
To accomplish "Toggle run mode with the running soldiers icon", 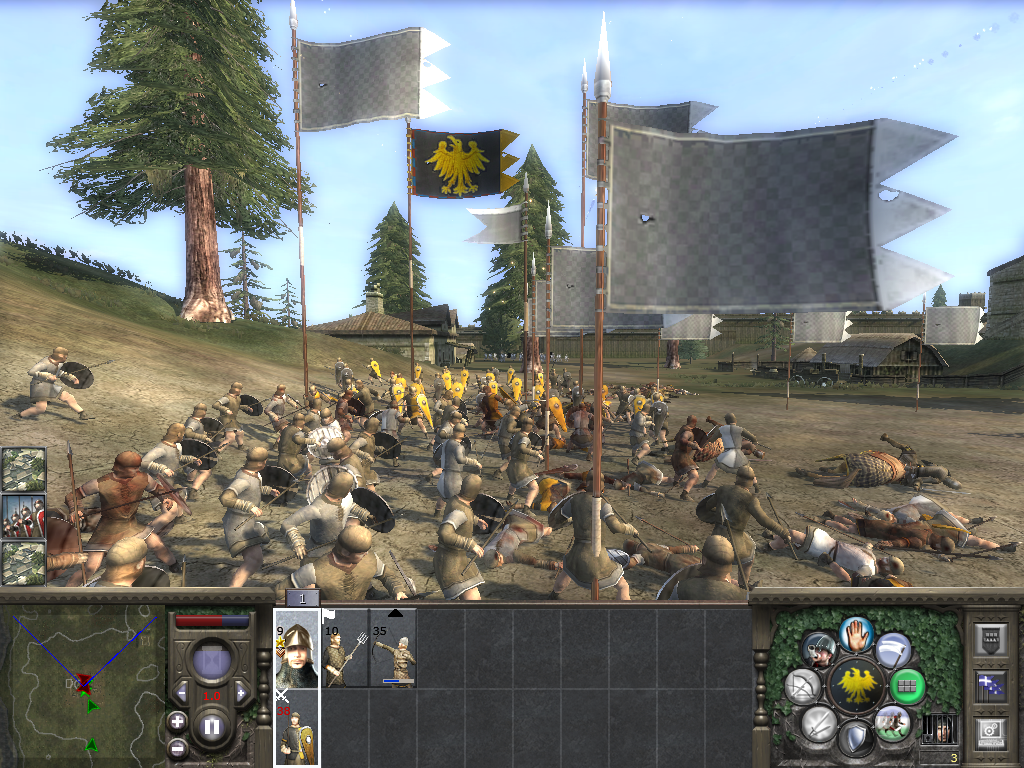I will click(x=890, y=722).
